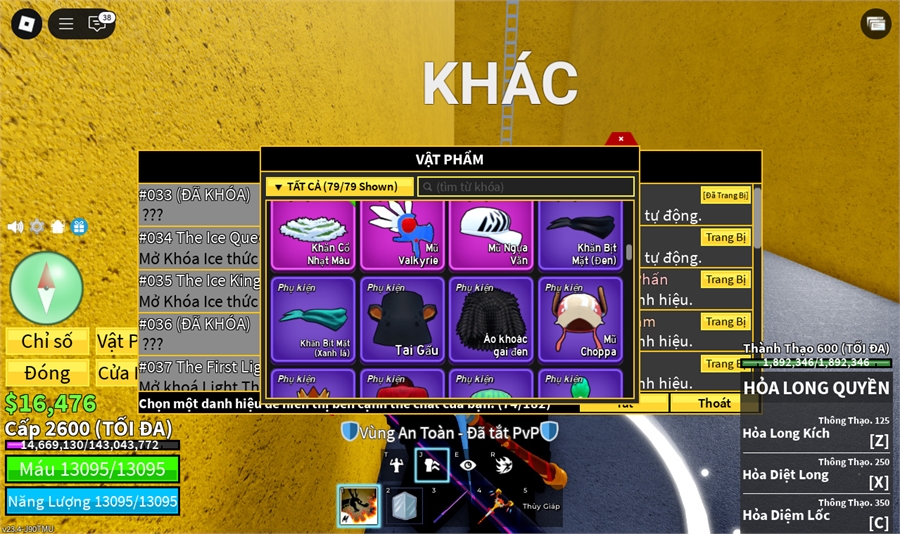Toggle the sound speaker icon
The width and height of the screenshot is (900, 534).
(x=16, y=227)
